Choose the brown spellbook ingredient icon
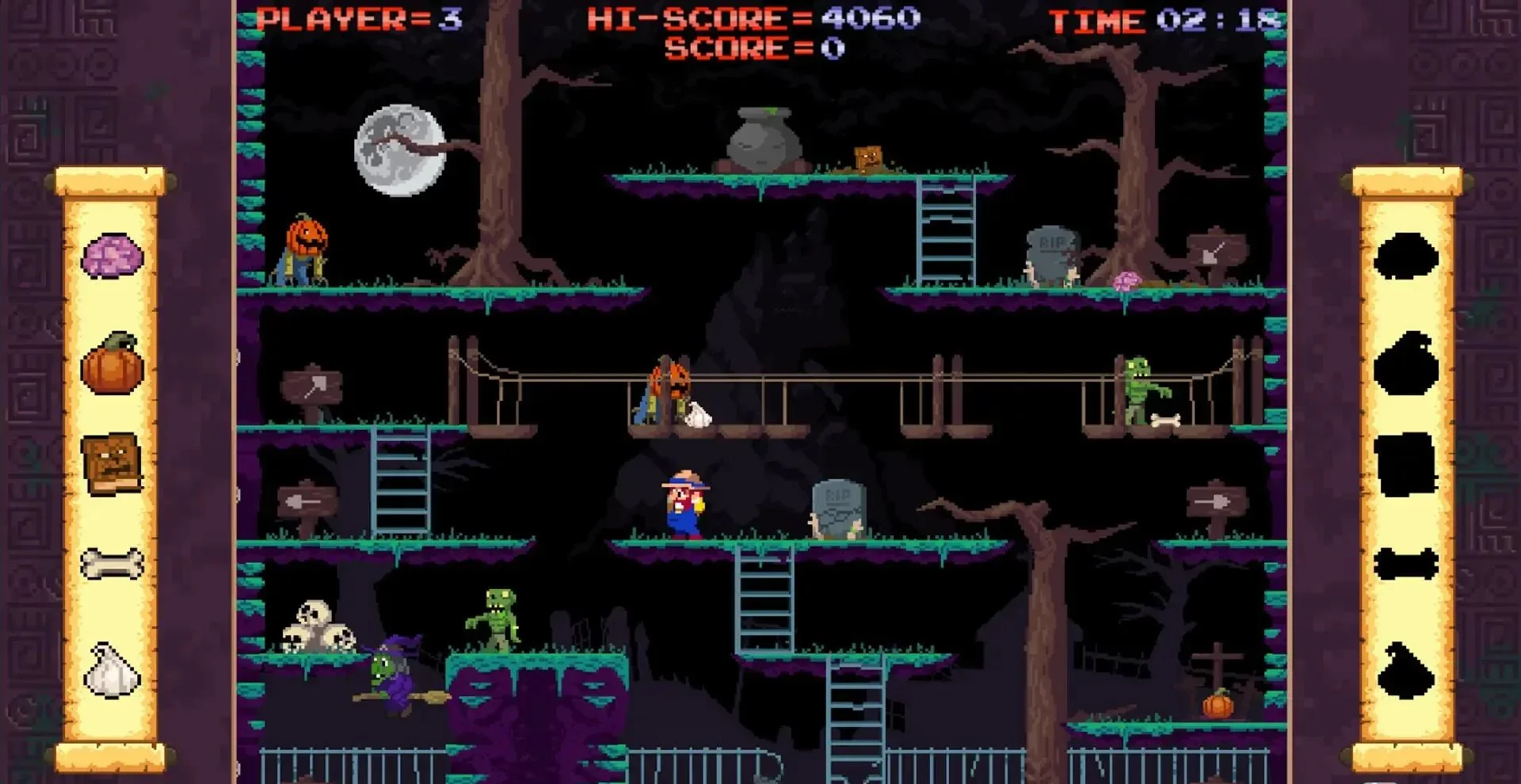This screenshot has width=1521, height=784. 112,463
